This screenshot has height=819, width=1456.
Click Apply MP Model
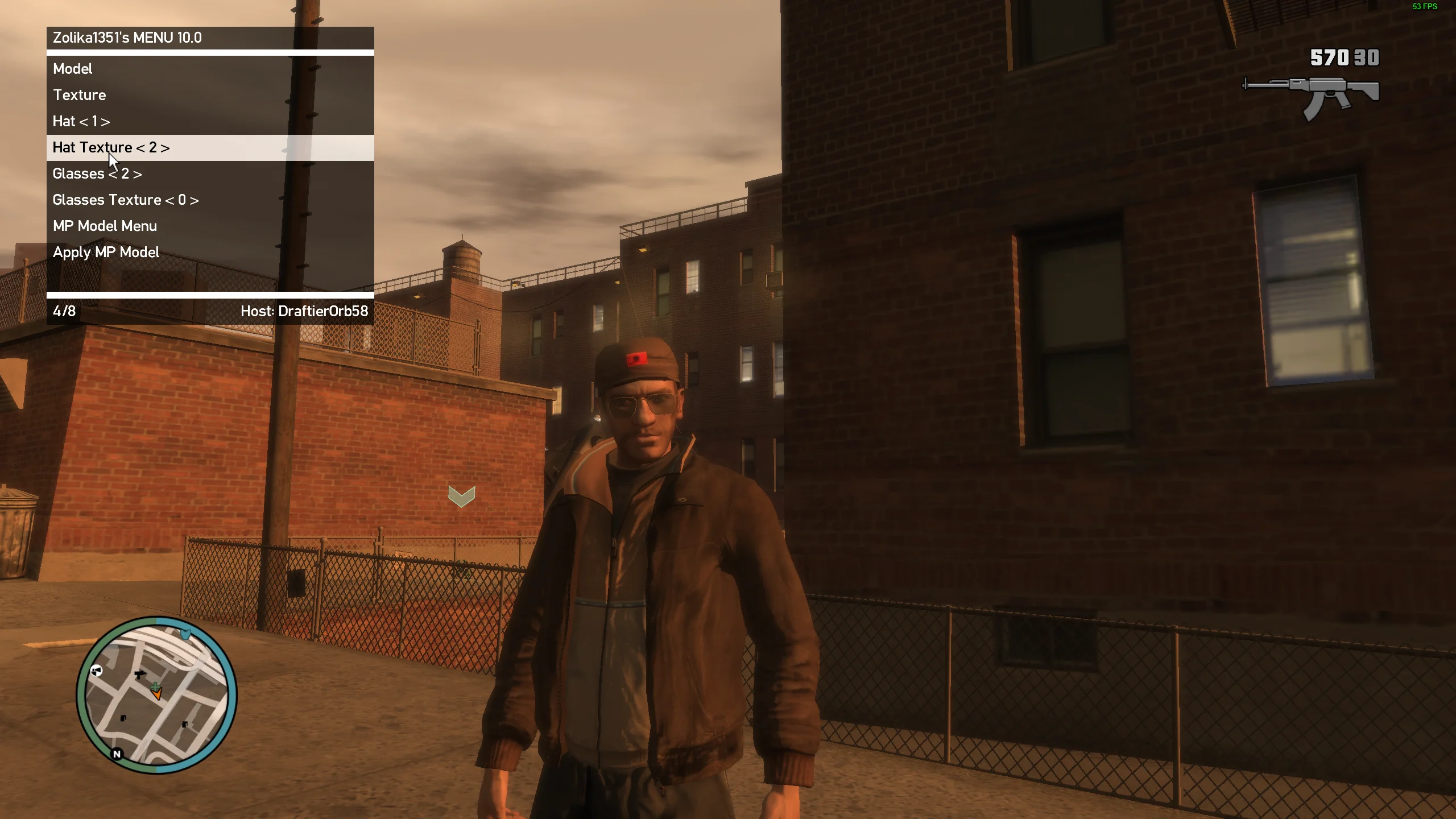click(105, 252)
